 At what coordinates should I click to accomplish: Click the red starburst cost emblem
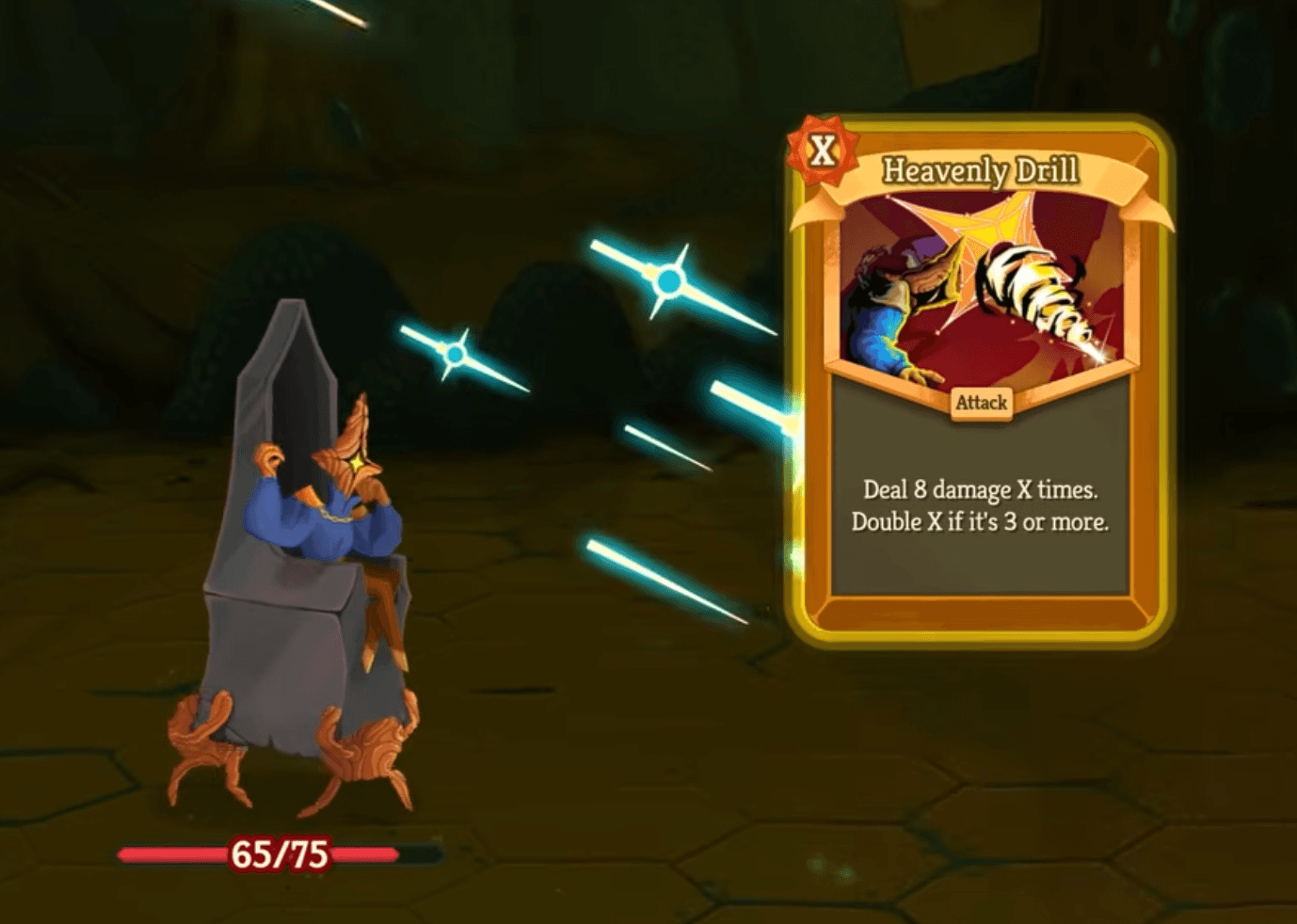click(x=822, y=149)
